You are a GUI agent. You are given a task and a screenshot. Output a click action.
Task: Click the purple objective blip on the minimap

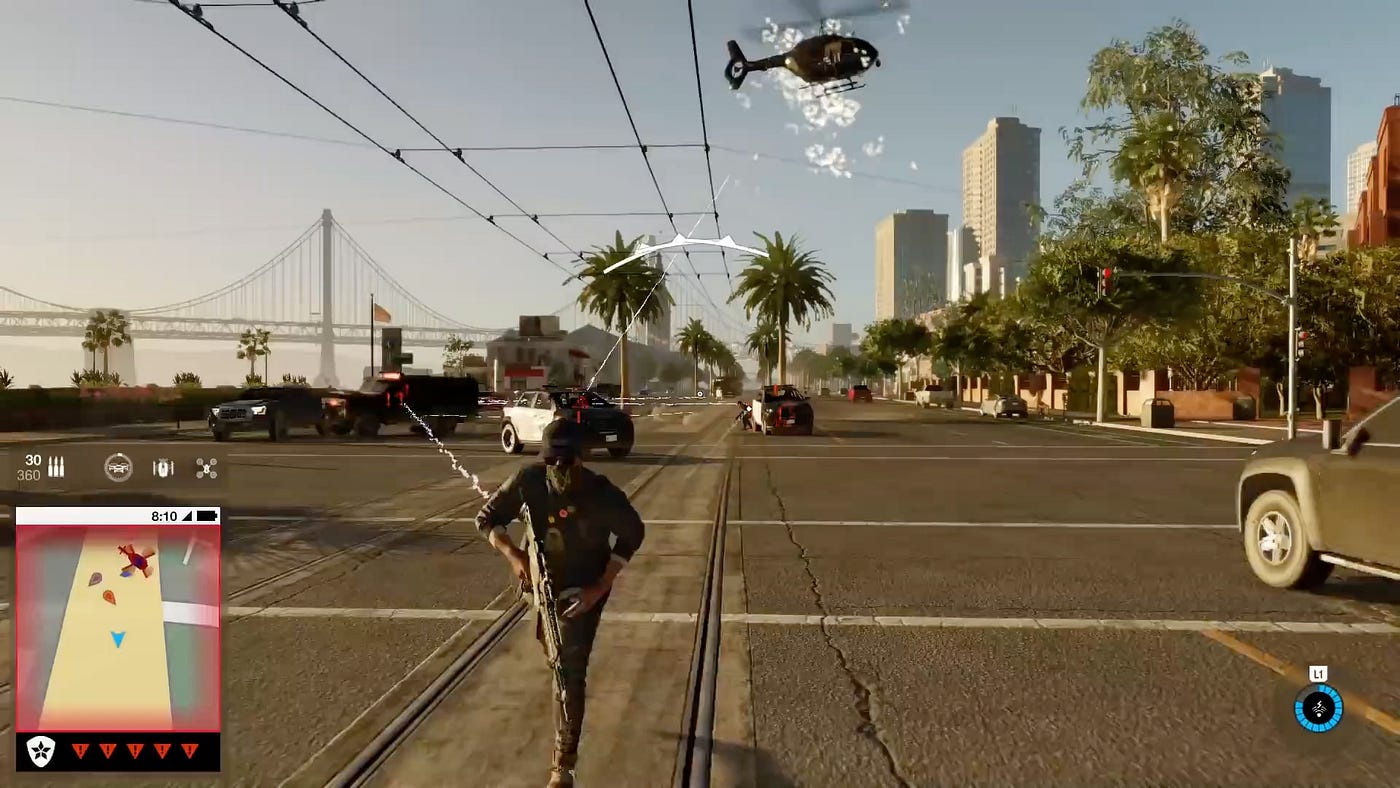[96, 579]
